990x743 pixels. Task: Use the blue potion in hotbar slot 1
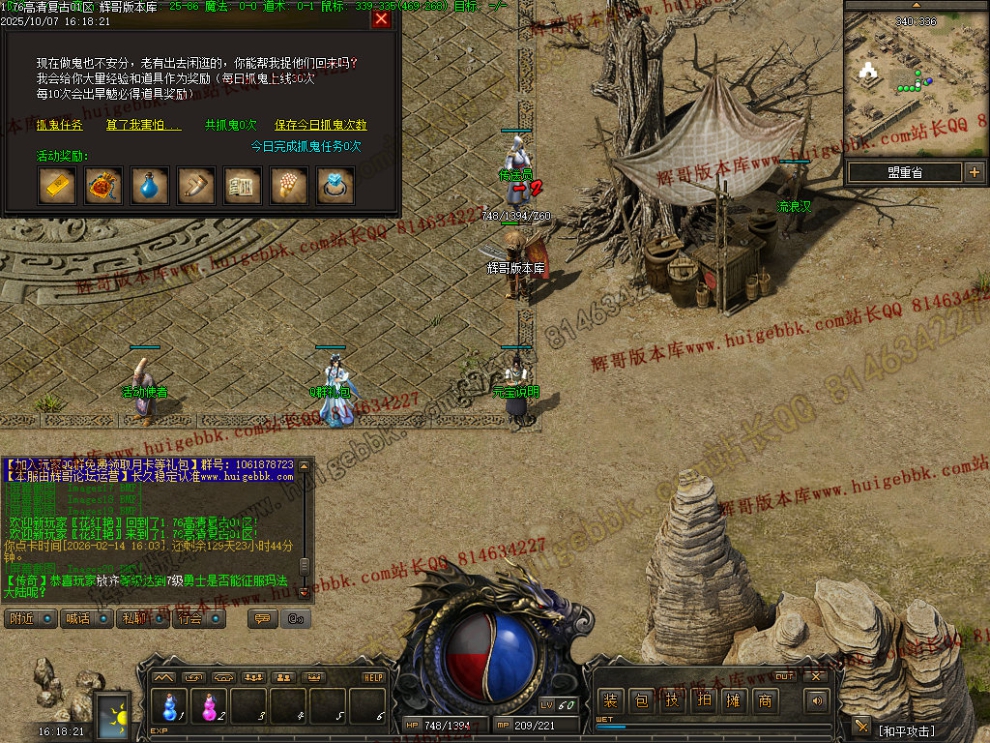point(170,707)
